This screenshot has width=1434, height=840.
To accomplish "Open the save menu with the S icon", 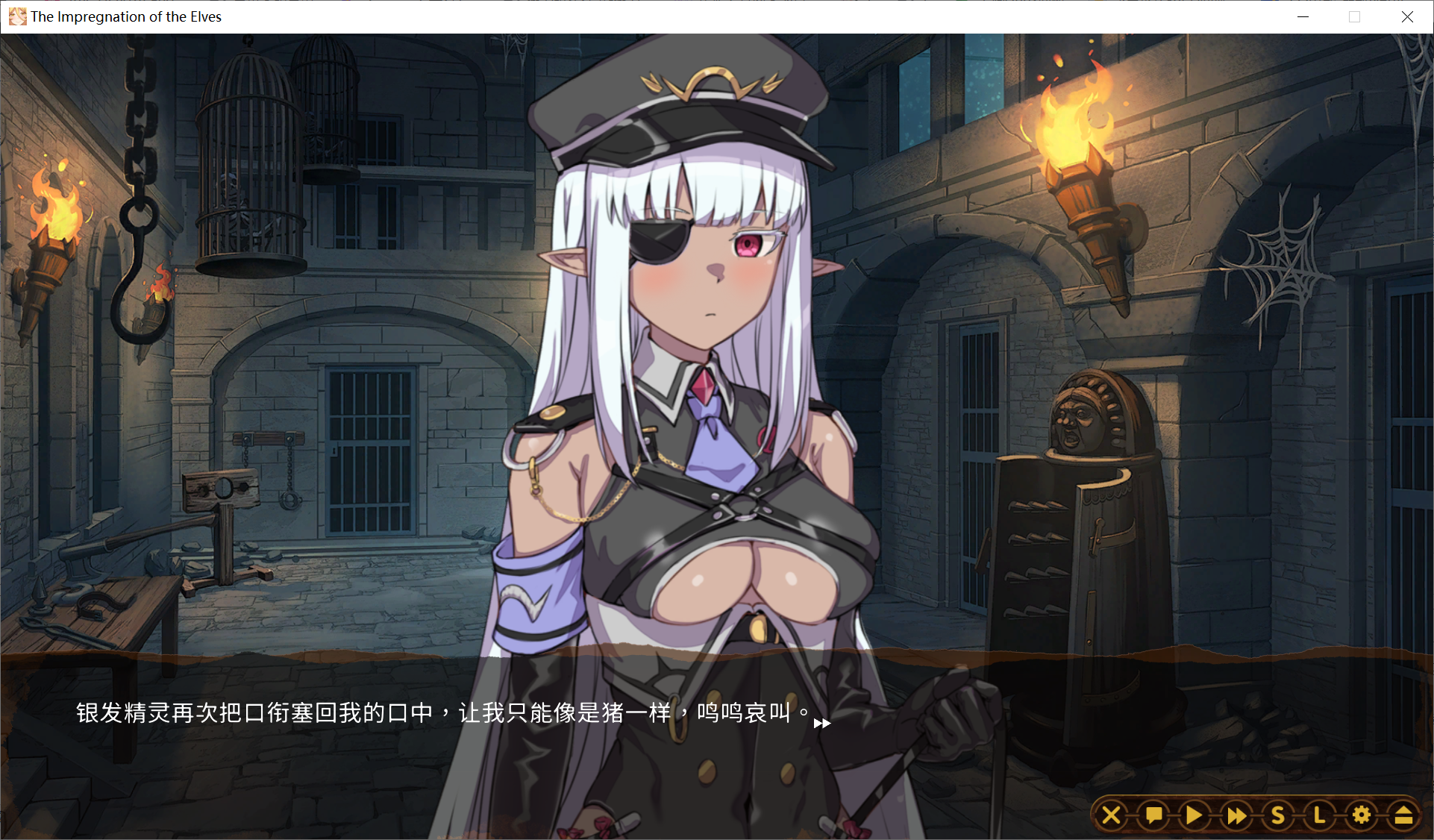I will (x=1277, y=815).
